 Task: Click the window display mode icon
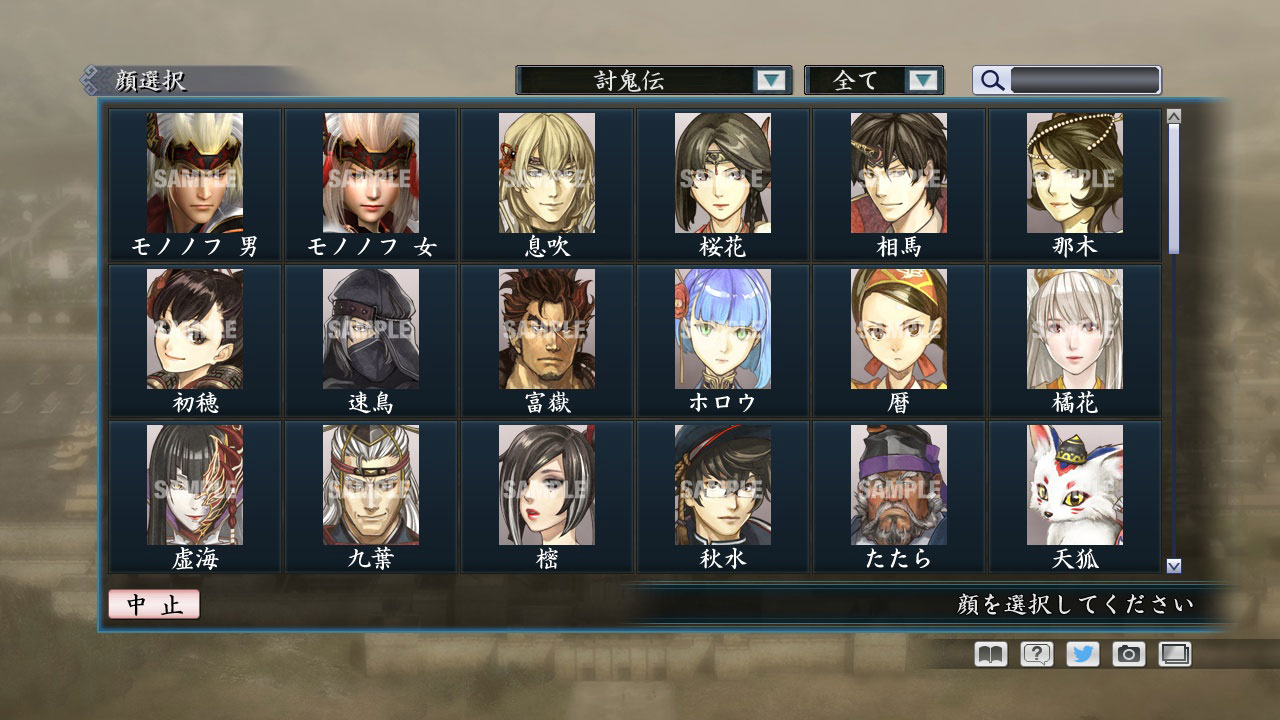pos(1172,654)
